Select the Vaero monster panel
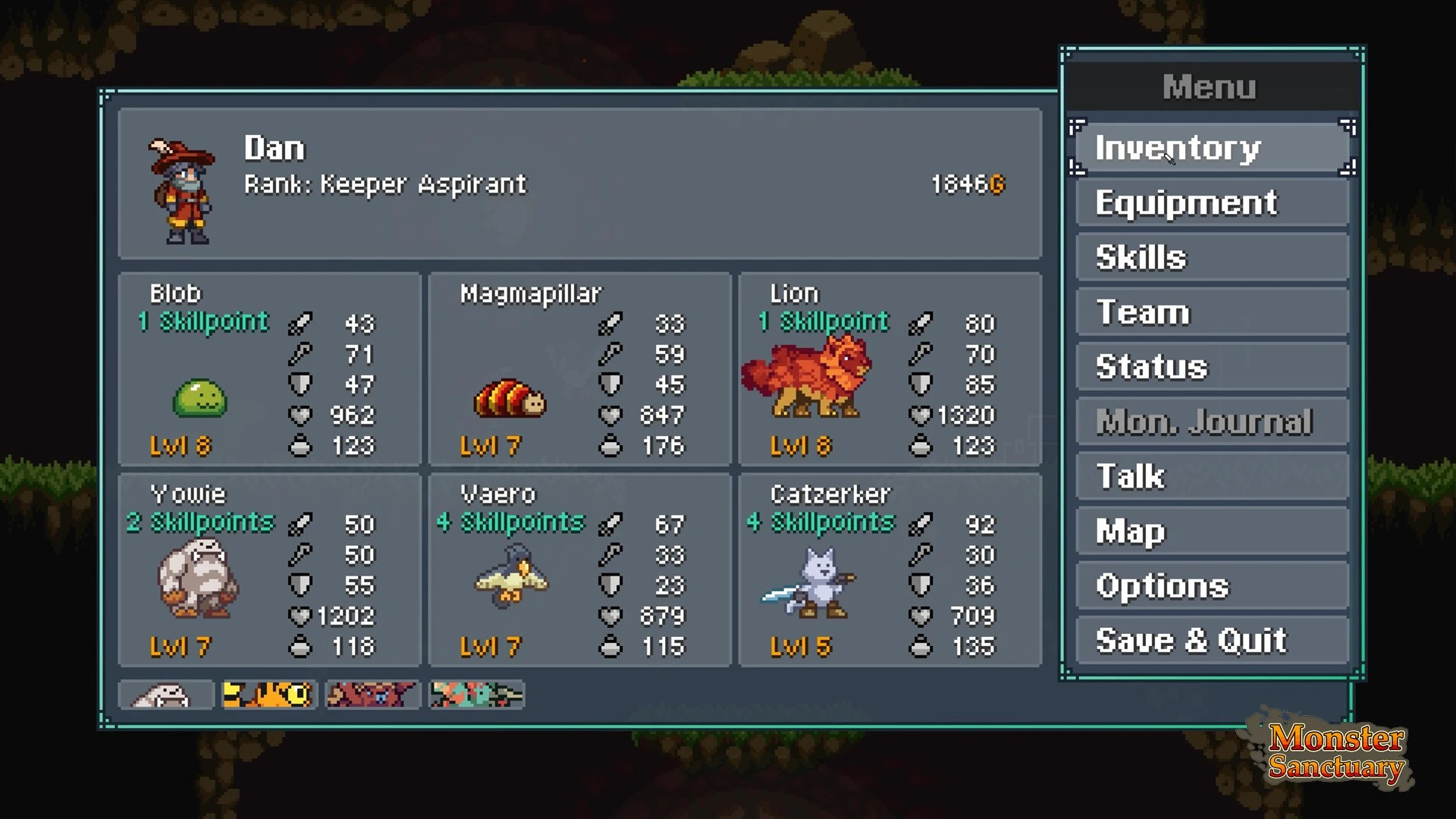Screen dimensions: 1456x819 coord(579,570)
